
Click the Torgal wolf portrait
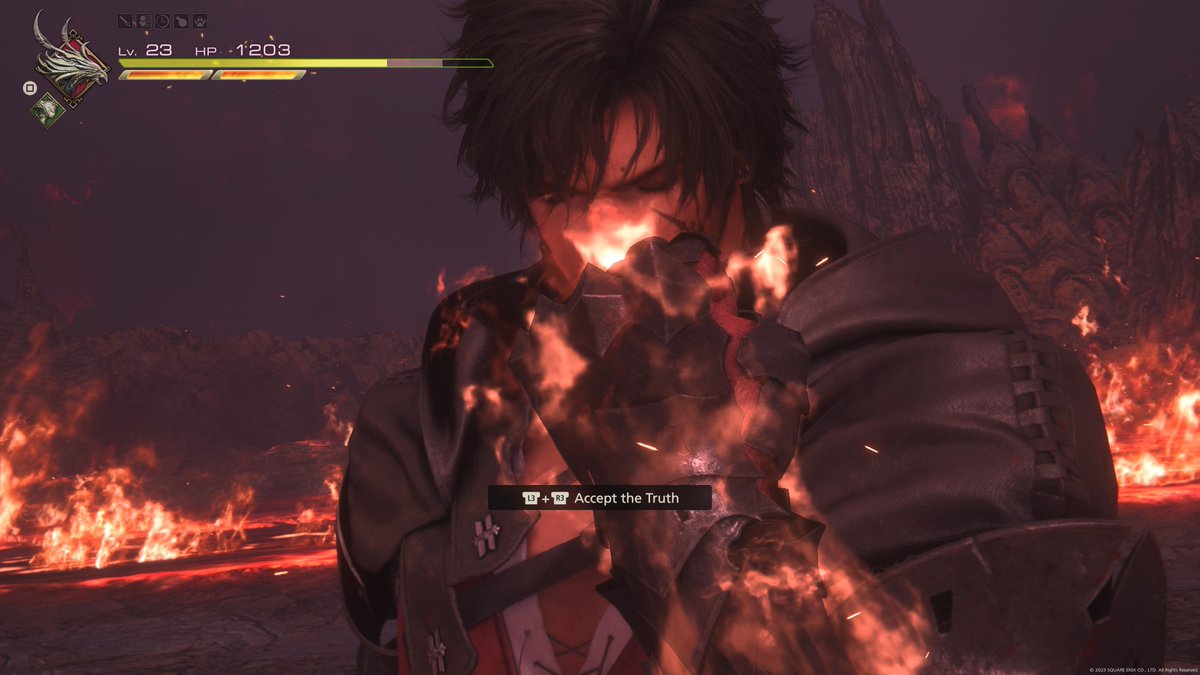pyautogui.click(x=46, y=109)
